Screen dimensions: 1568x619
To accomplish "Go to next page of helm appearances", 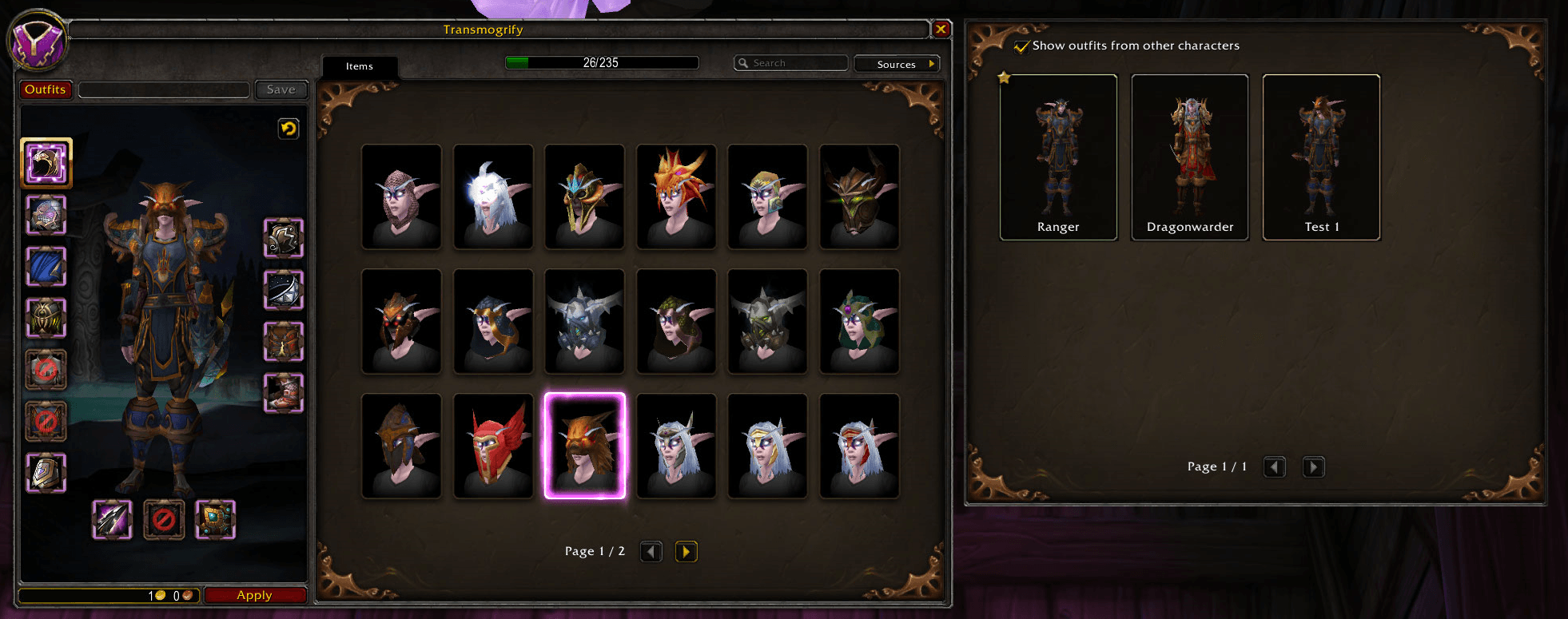I will coord(686,551).
